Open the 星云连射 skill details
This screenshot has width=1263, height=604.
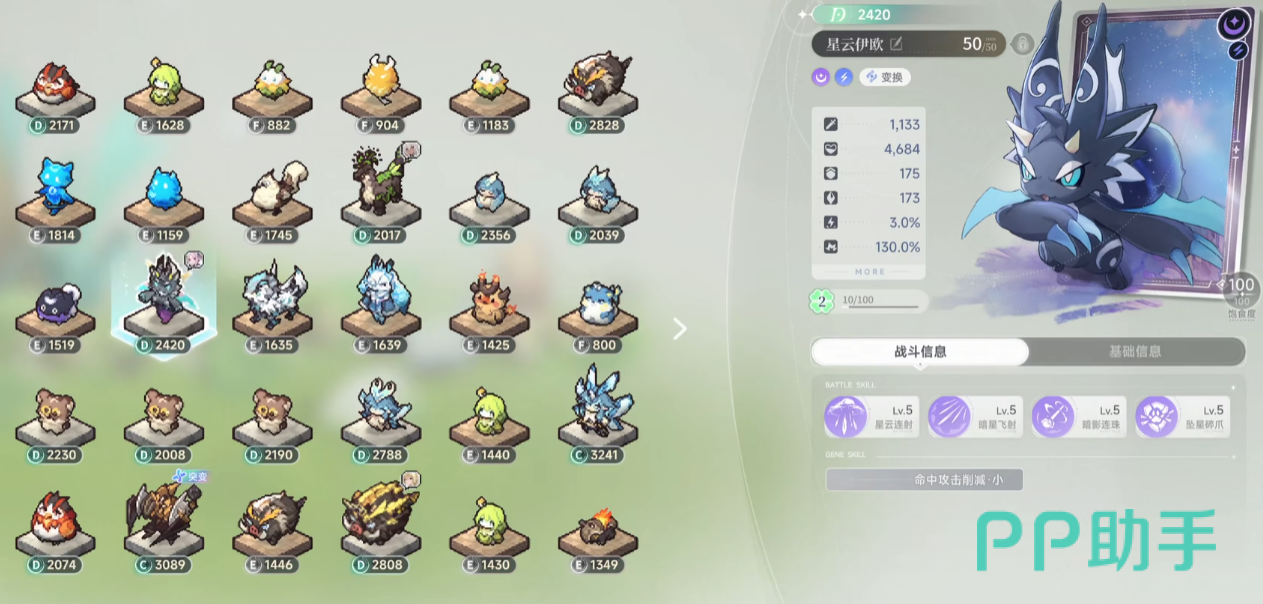[x=845, y=417]
